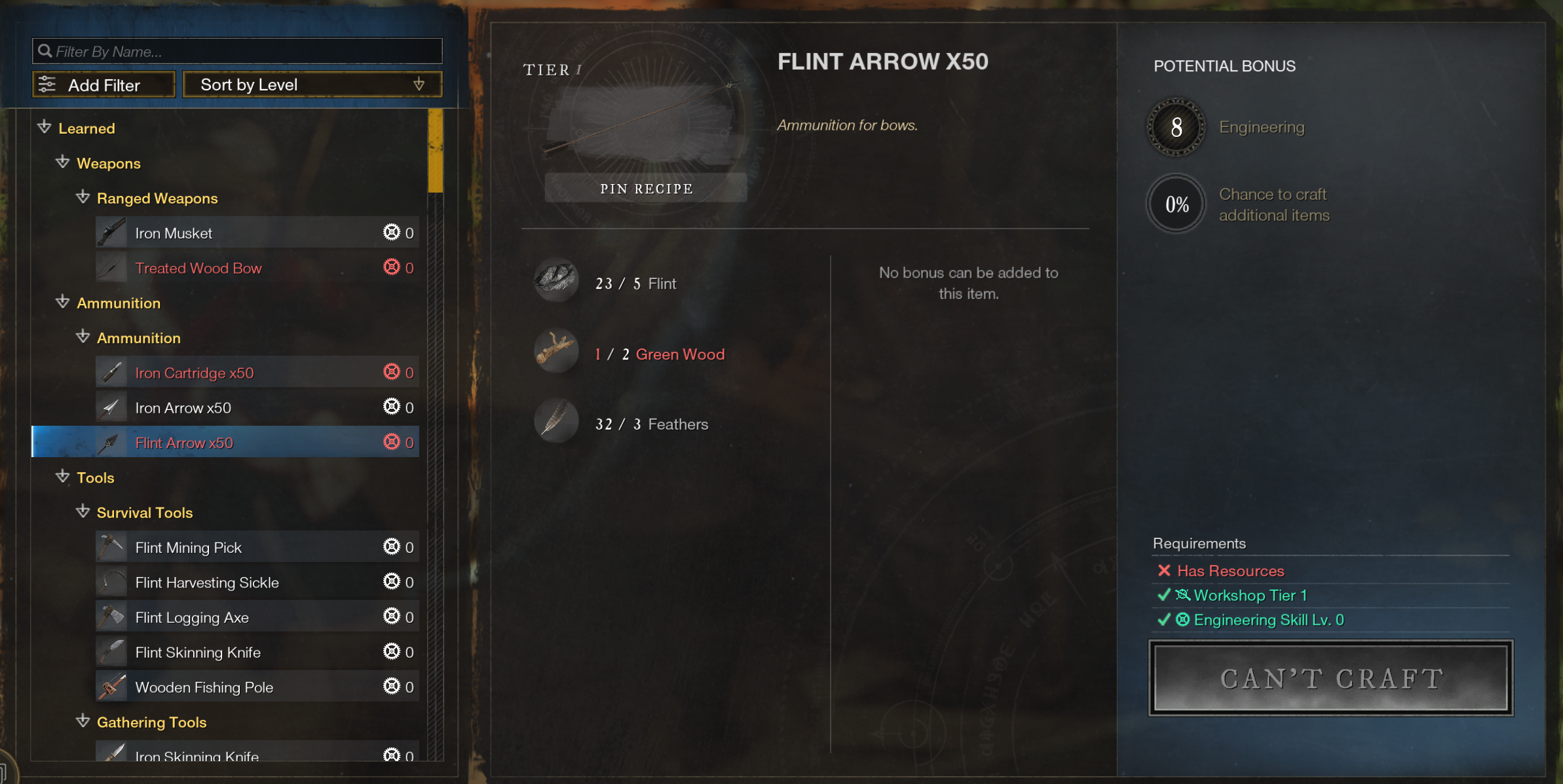
Task: Collapse the Ammunition category
Action: point(62,302)
